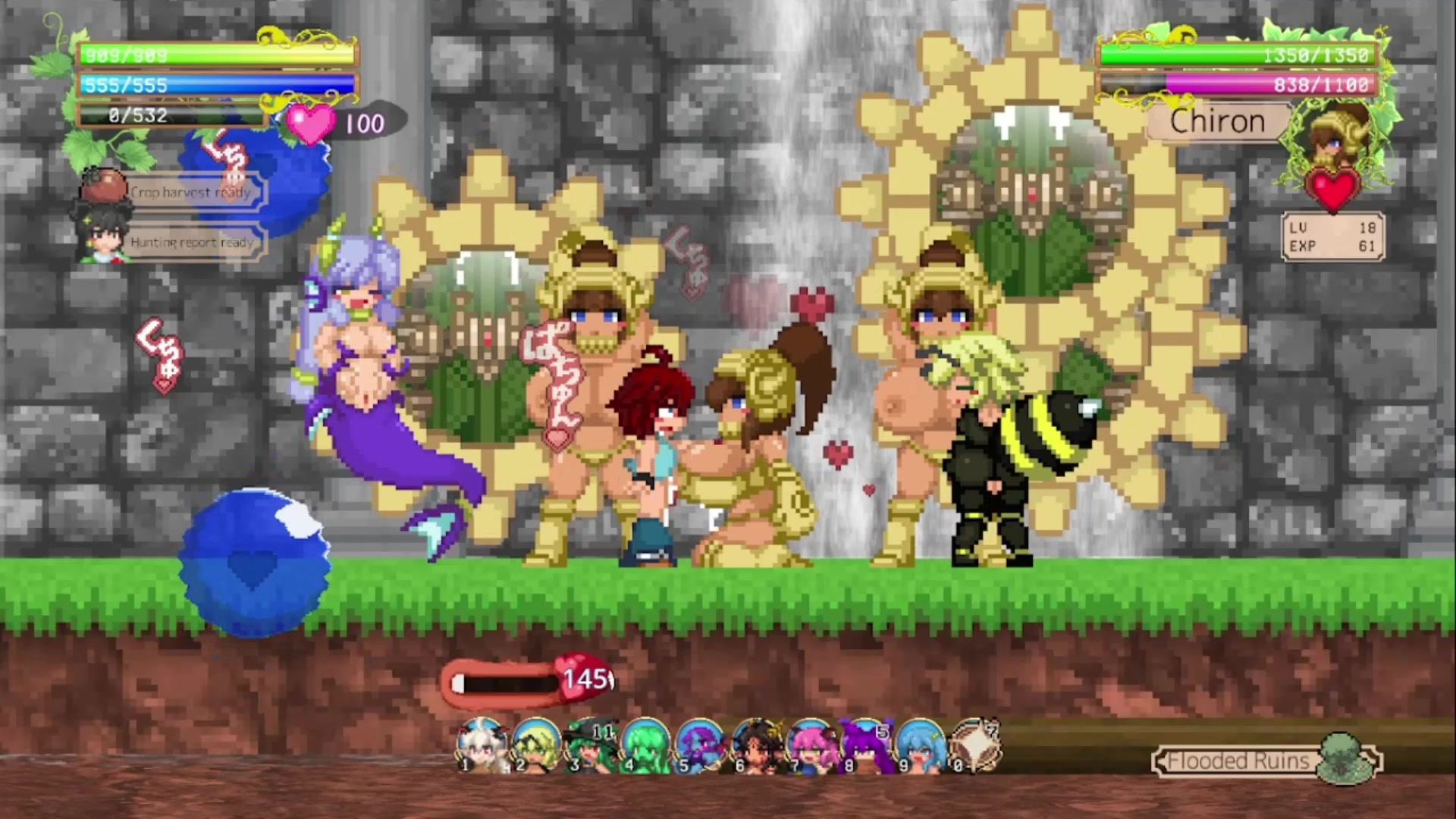Open the Crop harvest ready notification

pos(190,193)
